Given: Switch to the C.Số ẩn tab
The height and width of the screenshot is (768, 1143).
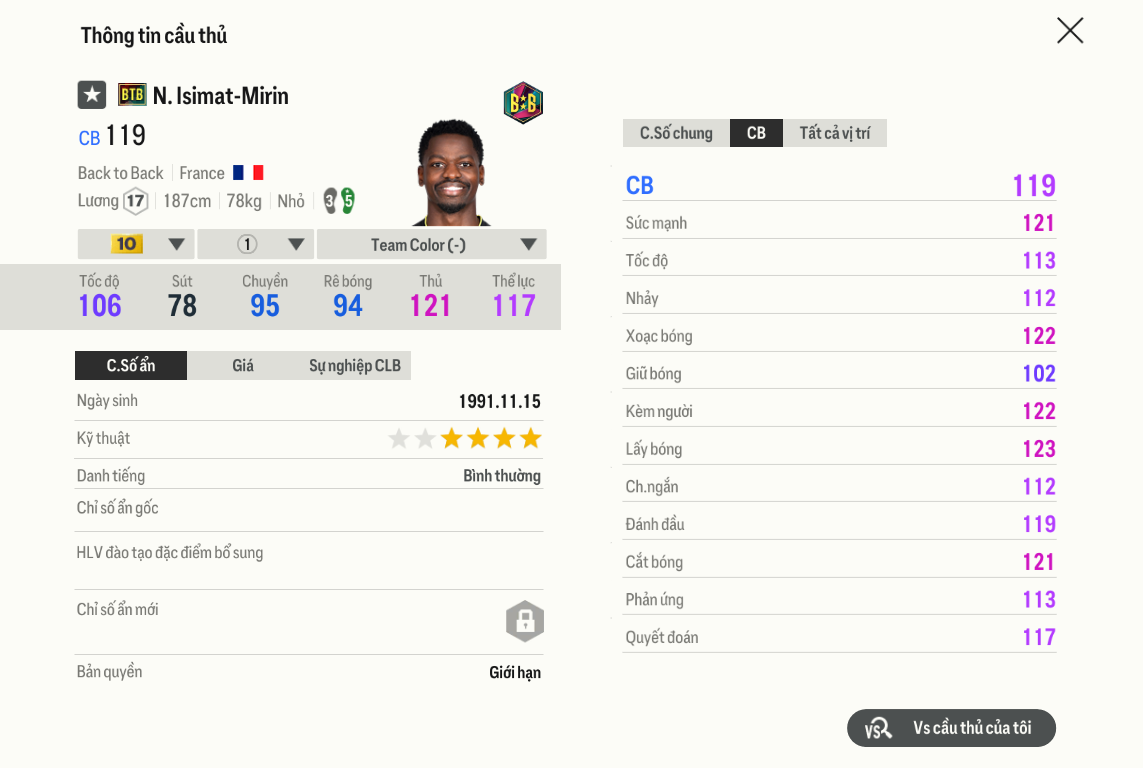Looking at the screenshot, I should tap(131, 366).
